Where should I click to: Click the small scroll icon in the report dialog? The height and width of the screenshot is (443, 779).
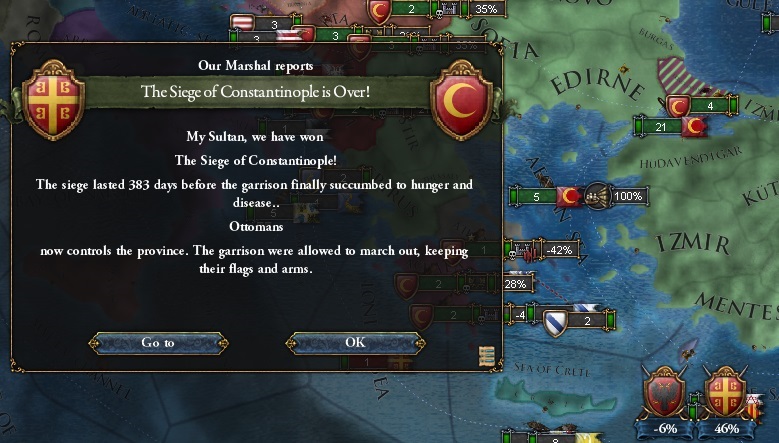click(487, 356)
